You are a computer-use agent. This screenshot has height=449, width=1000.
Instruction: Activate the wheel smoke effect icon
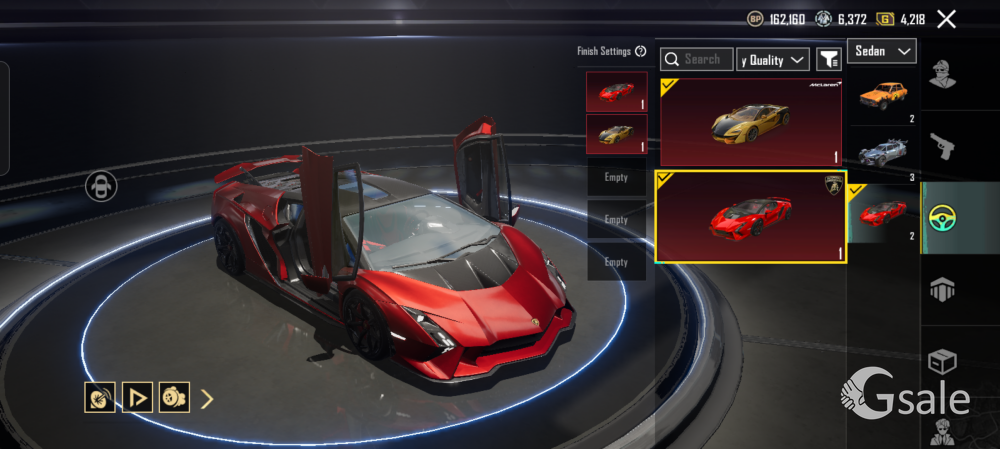(174, 398)
